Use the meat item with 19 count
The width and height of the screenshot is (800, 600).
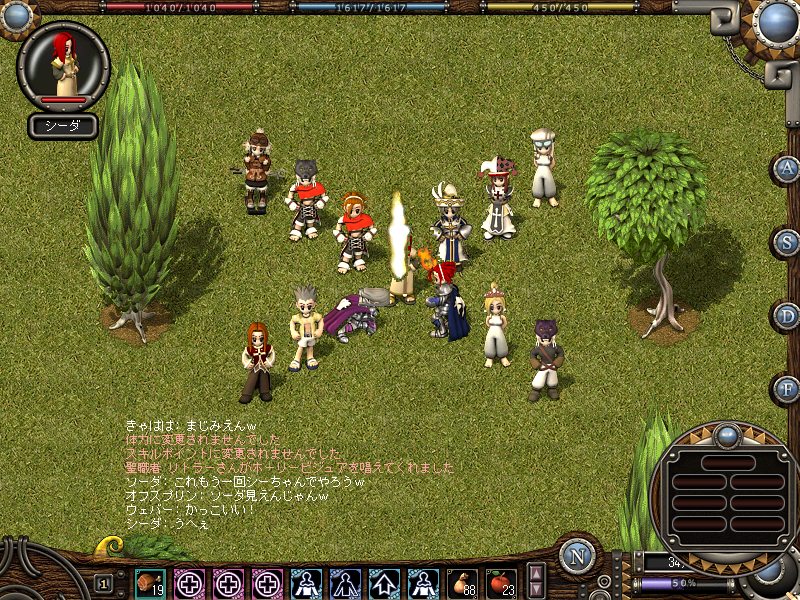(150, 582)
